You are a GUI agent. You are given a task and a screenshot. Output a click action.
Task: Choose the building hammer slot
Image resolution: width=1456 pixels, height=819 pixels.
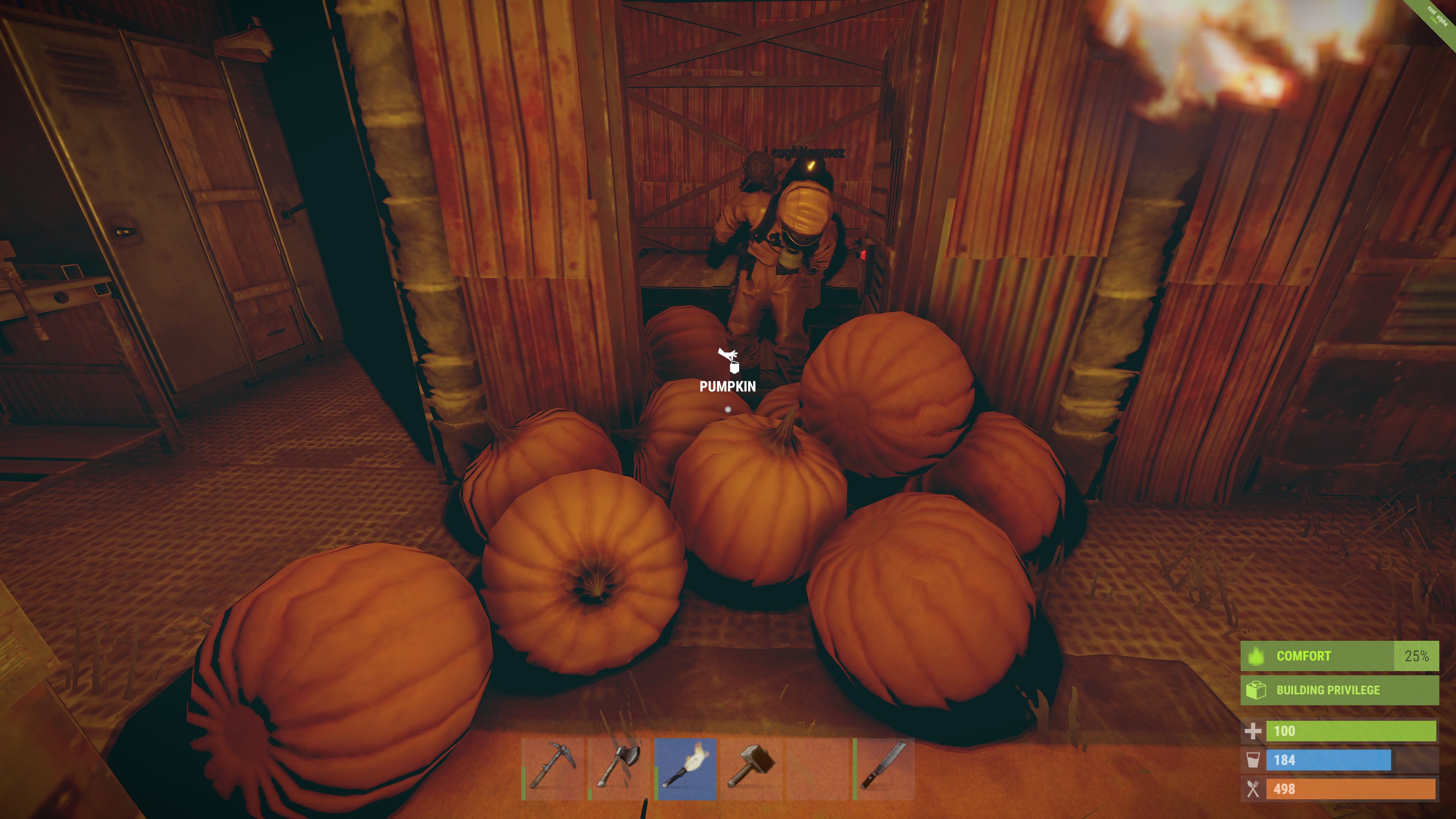pyautogui.click(x=751, y=769)
